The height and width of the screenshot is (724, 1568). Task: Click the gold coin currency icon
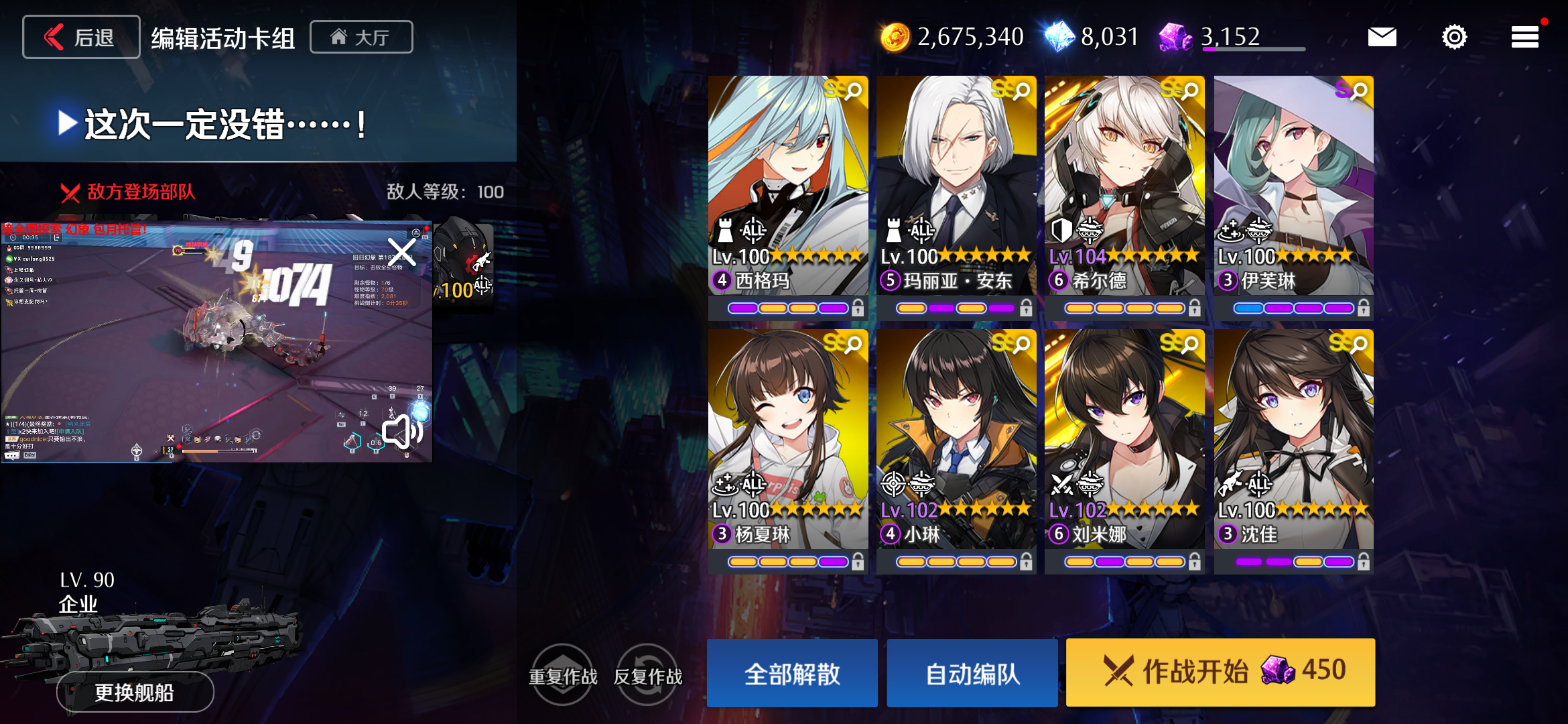pyautogui.click(x=895, y=37)
